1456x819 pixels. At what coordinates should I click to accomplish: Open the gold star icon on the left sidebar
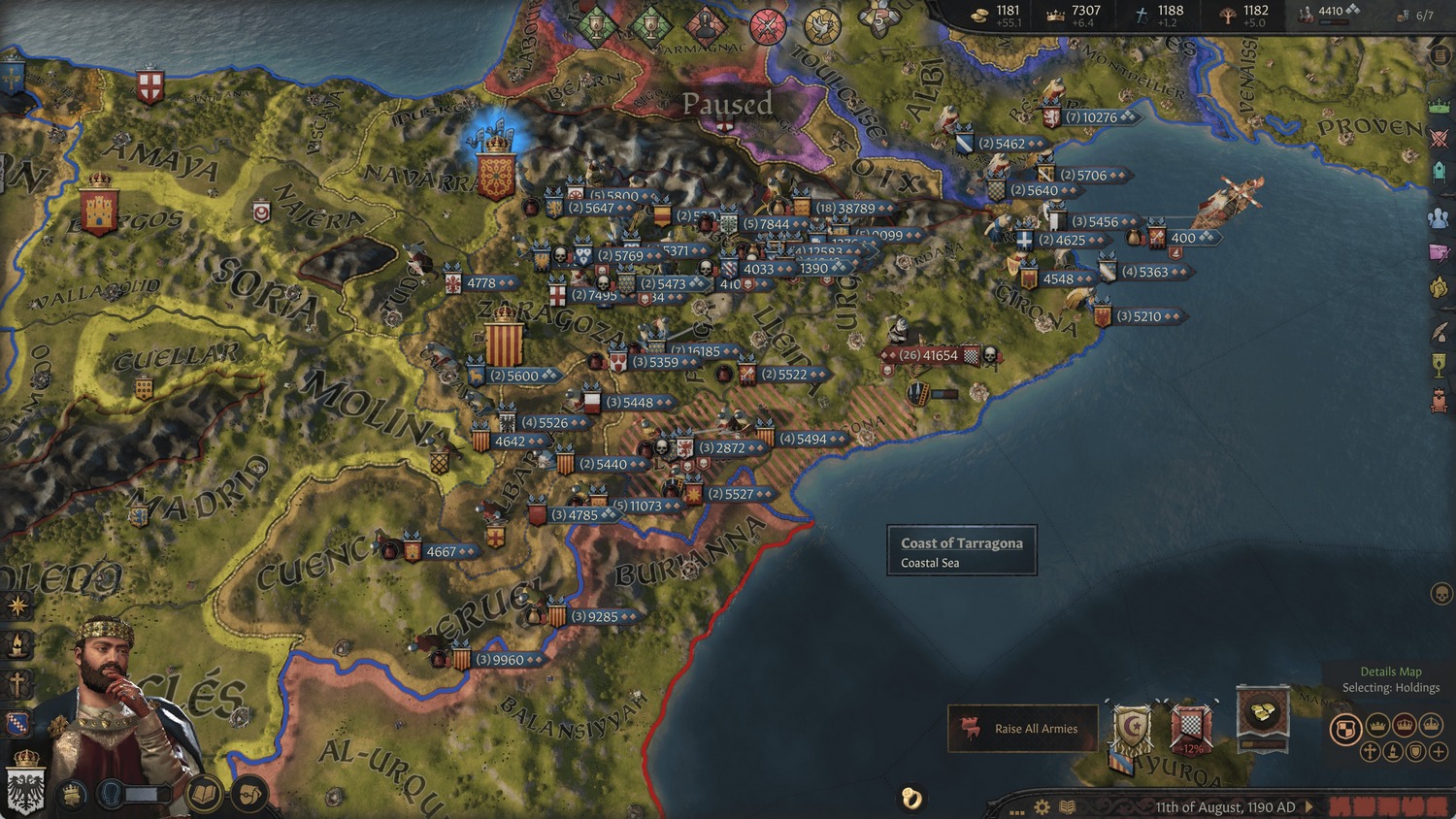17,606
